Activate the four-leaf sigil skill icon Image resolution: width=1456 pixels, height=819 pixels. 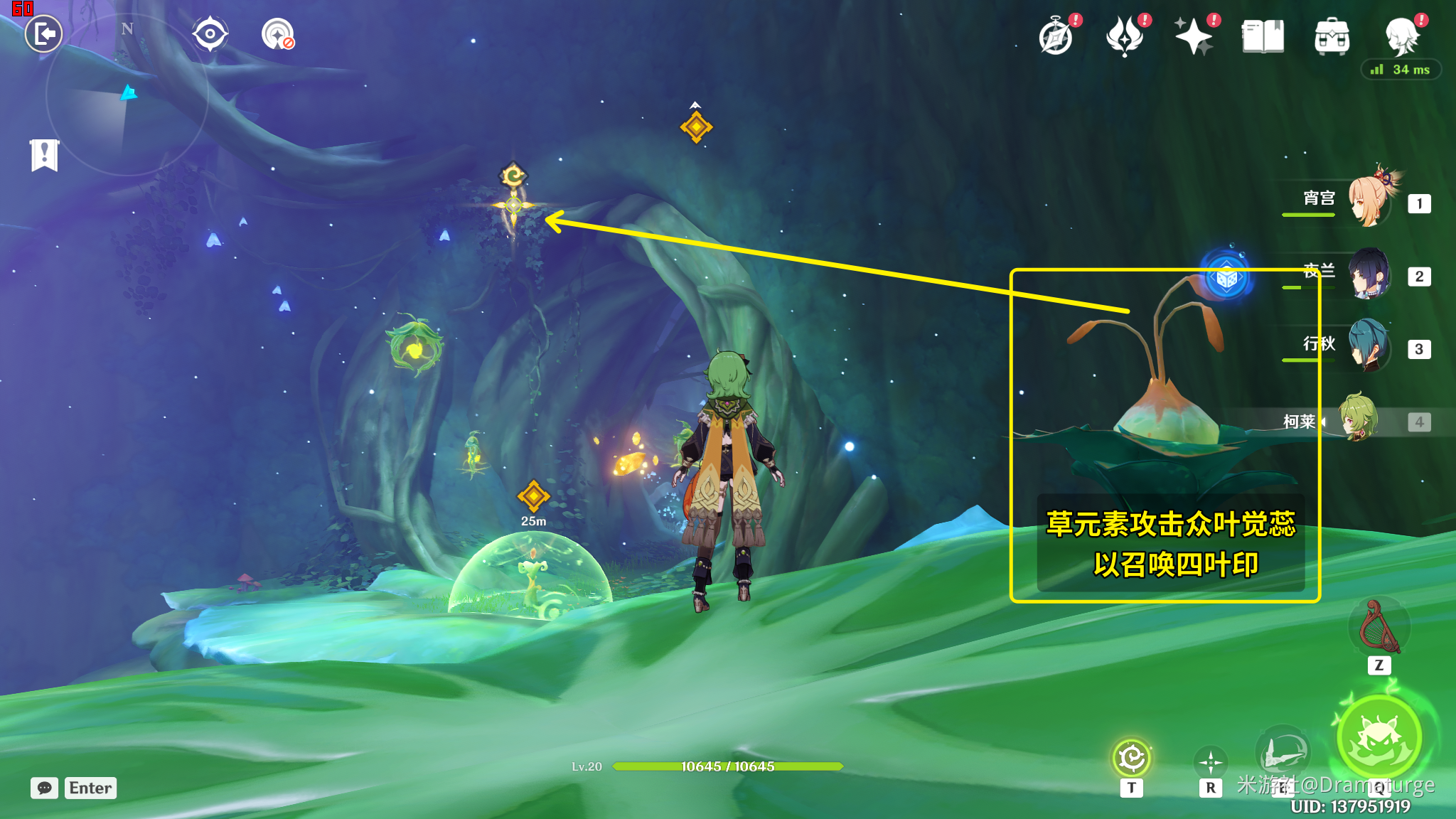pos(1131,758)
